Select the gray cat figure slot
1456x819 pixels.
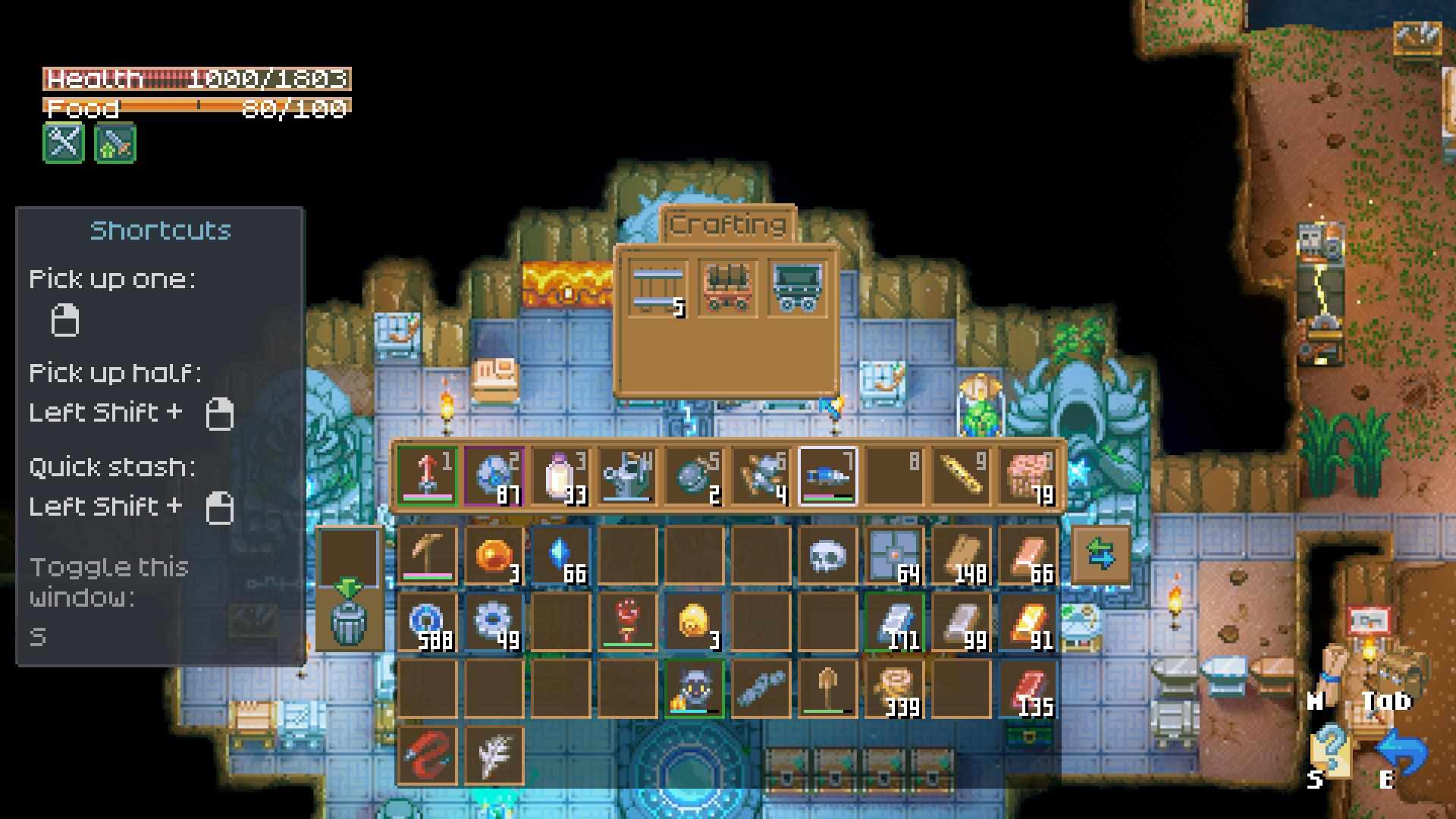coord(694,689)
